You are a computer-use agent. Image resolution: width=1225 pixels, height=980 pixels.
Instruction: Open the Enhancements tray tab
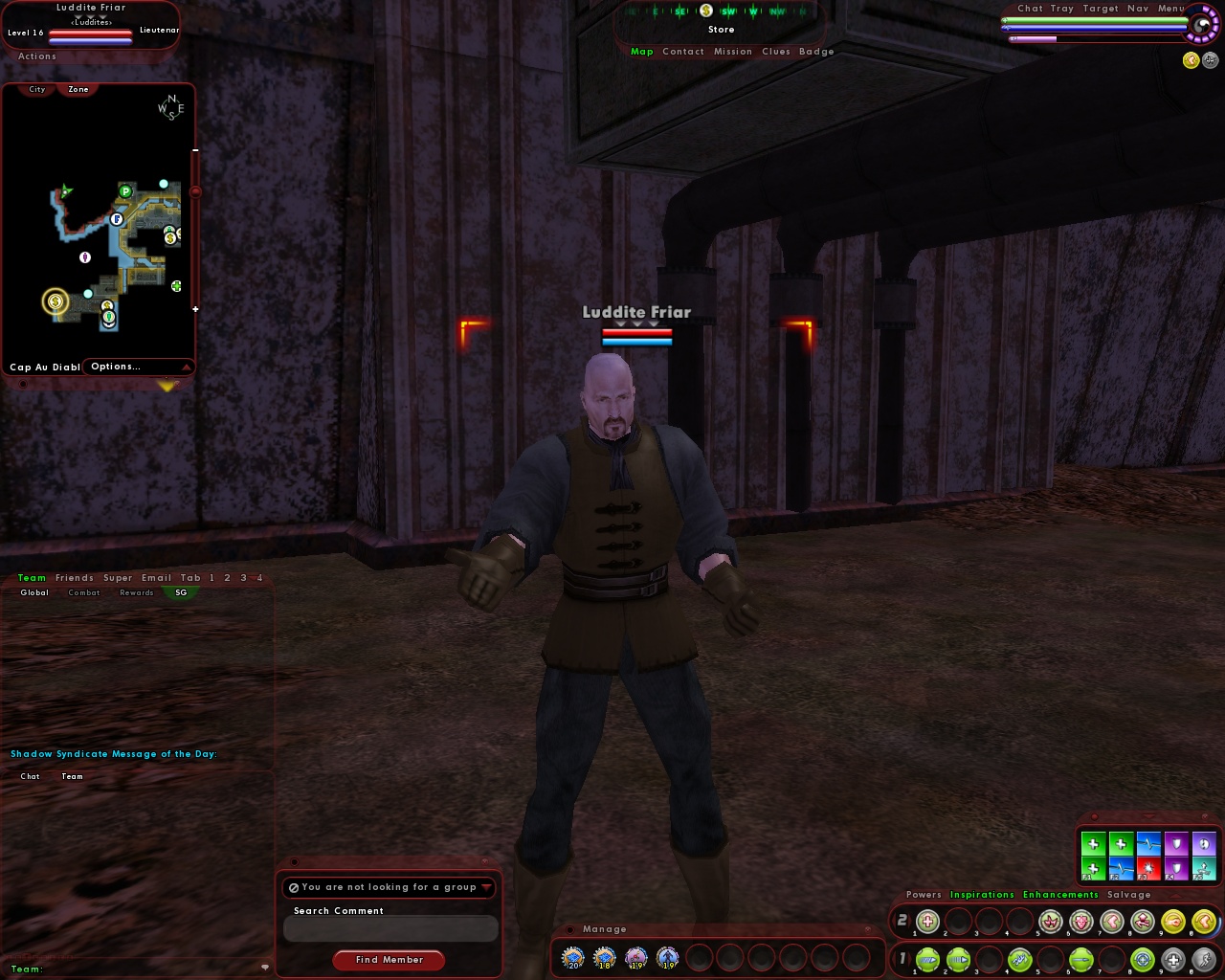tap(1060, 894)
